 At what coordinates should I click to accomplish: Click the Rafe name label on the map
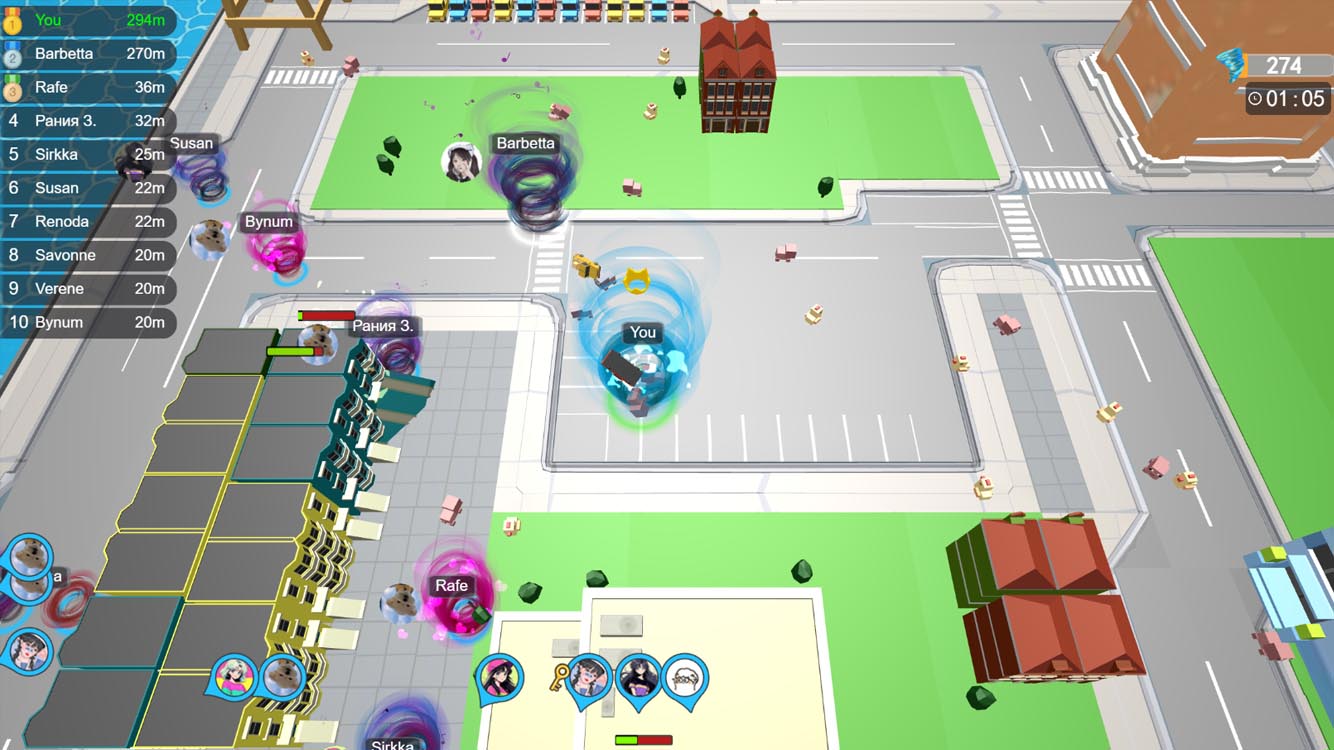click(x=451, y=585)
